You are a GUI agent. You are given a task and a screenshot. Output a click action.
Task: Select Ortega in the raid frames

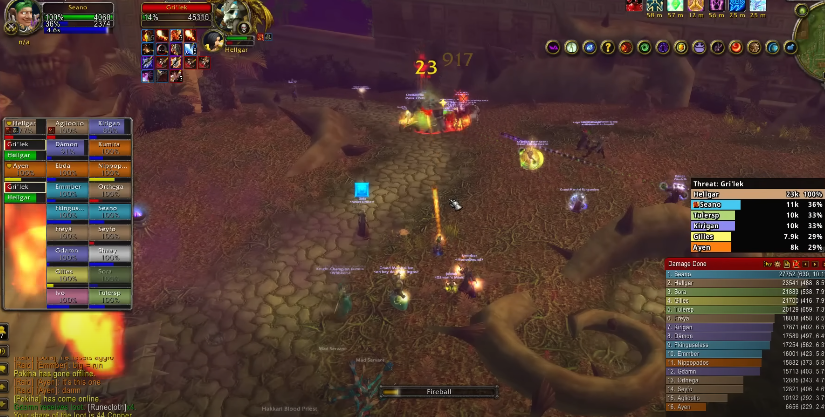pos(108,187)
